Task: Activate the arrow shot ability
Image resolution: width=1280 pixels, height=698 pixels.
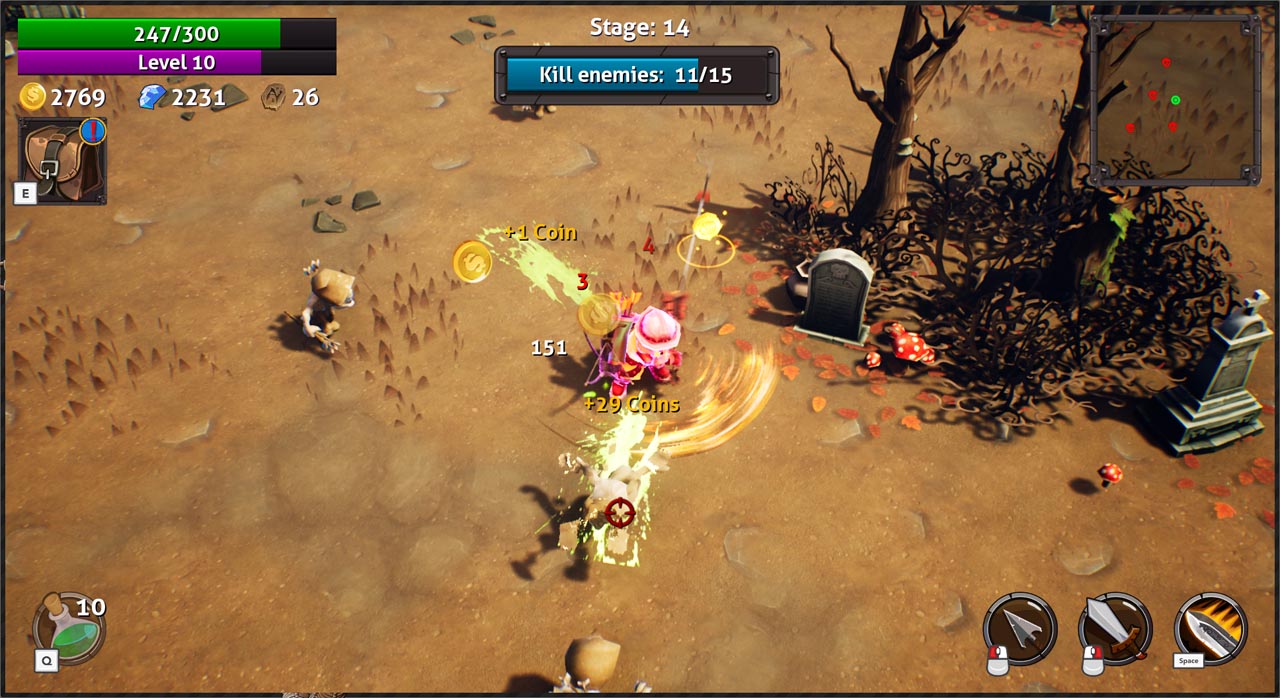Action: [x=1019, y=628]
